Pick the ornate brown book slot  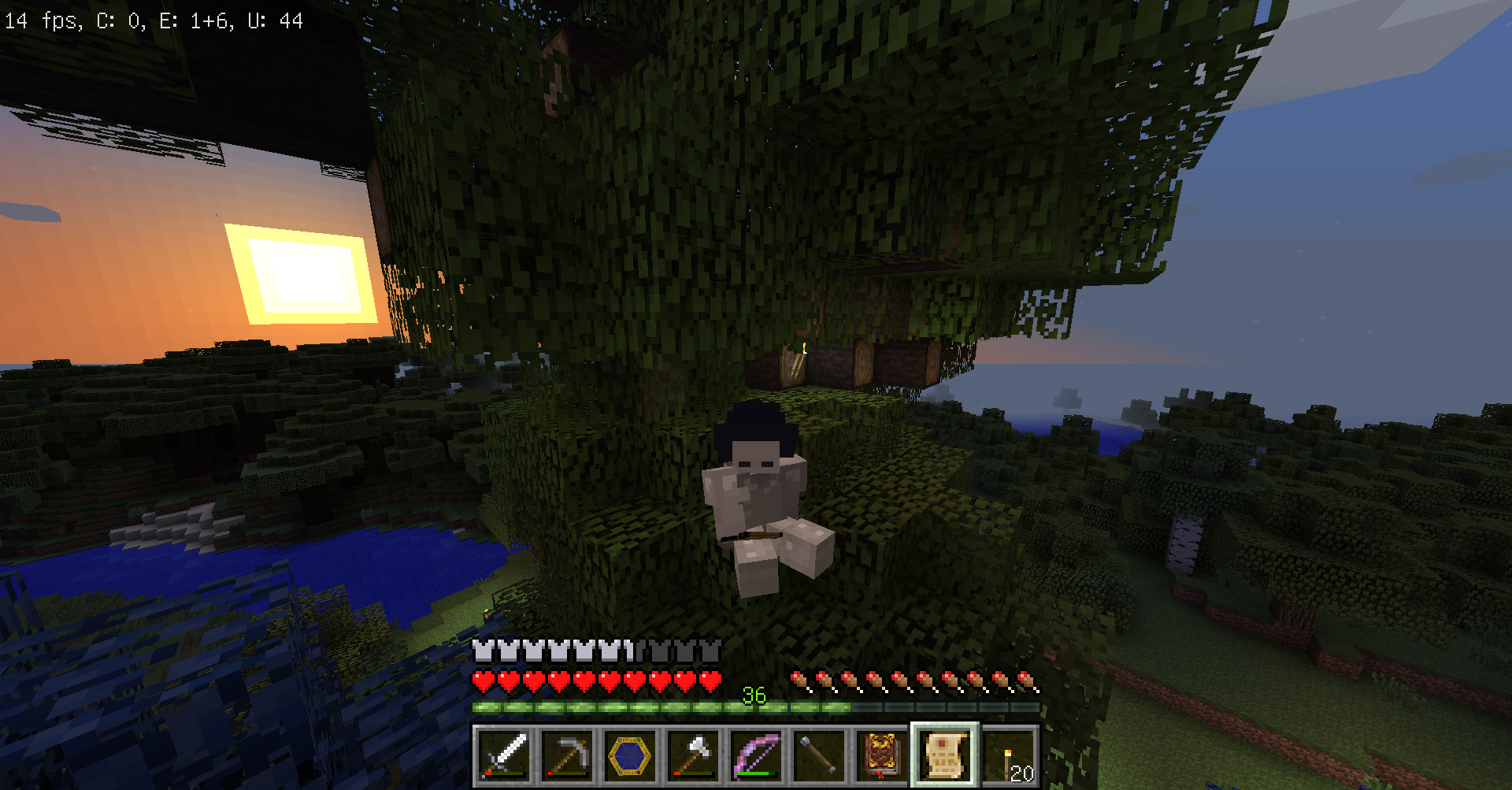882,755
